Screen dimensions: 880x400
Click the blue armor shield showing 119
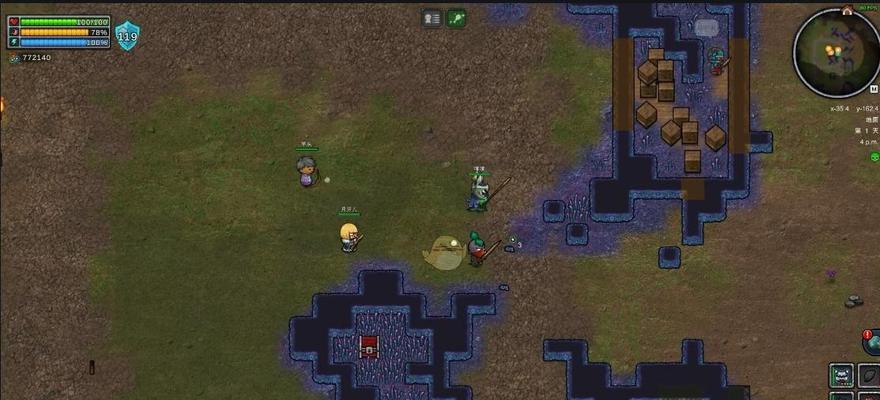point(128,37)
